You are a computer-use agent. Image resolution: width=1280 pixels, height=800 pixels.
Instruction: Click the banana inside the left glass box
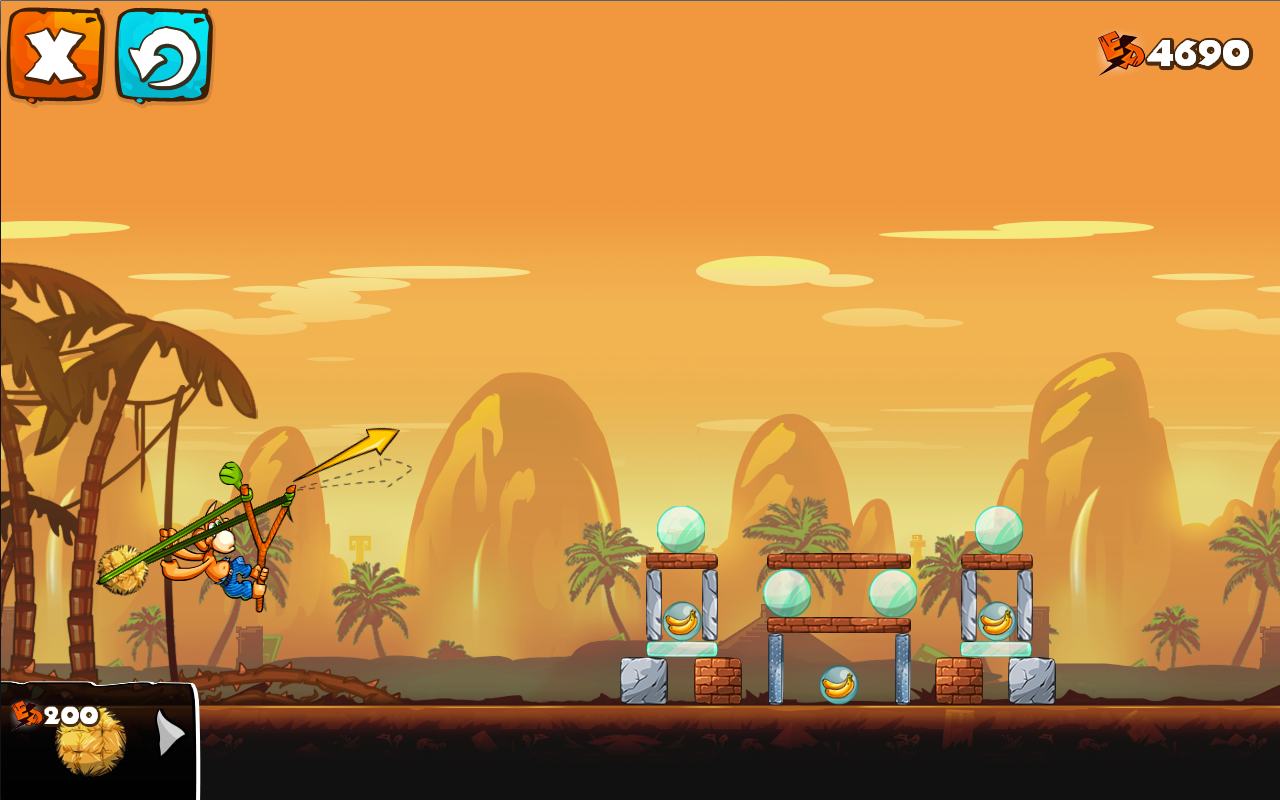[x=683, y=620]
